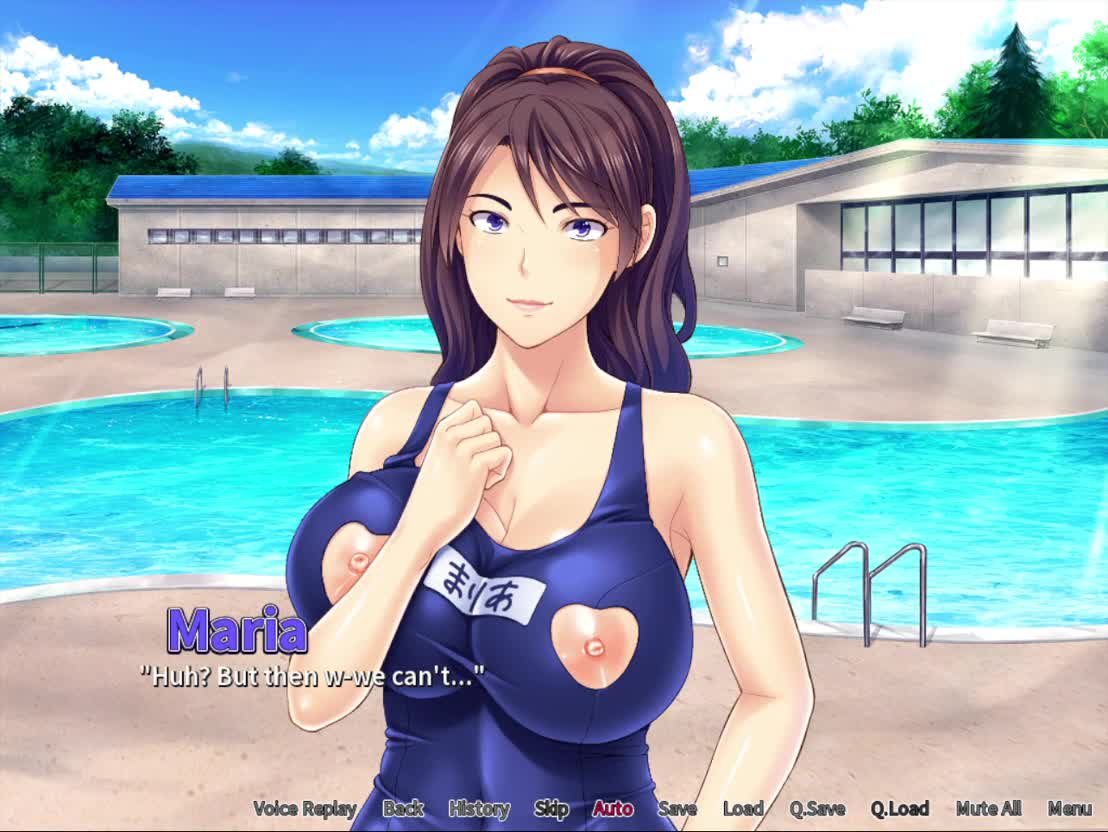
Task: Open the dialogue History log
Action: tap(479, 809)
